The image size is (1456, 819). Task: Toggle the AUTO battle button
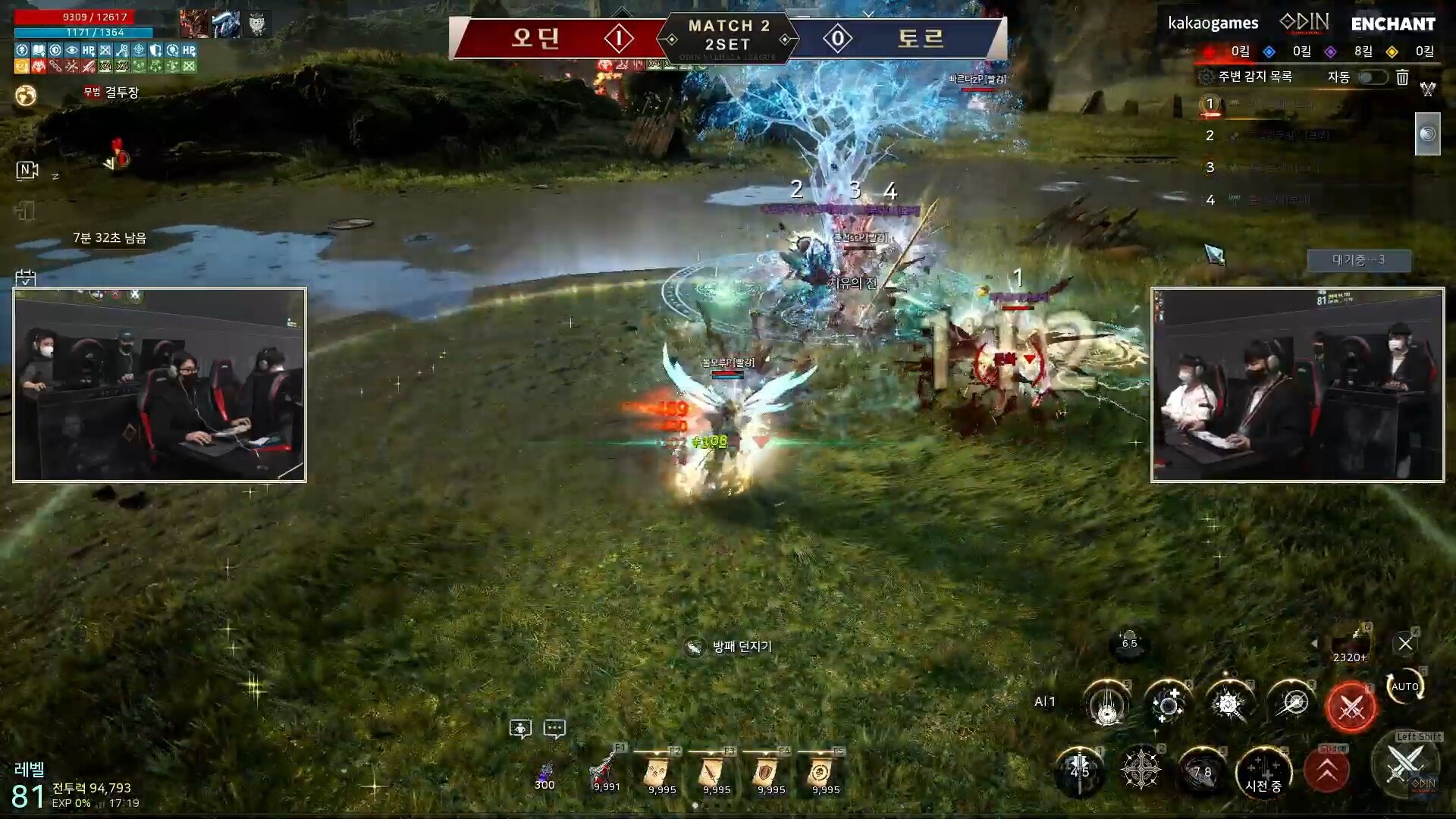(x=1404, y=686)
